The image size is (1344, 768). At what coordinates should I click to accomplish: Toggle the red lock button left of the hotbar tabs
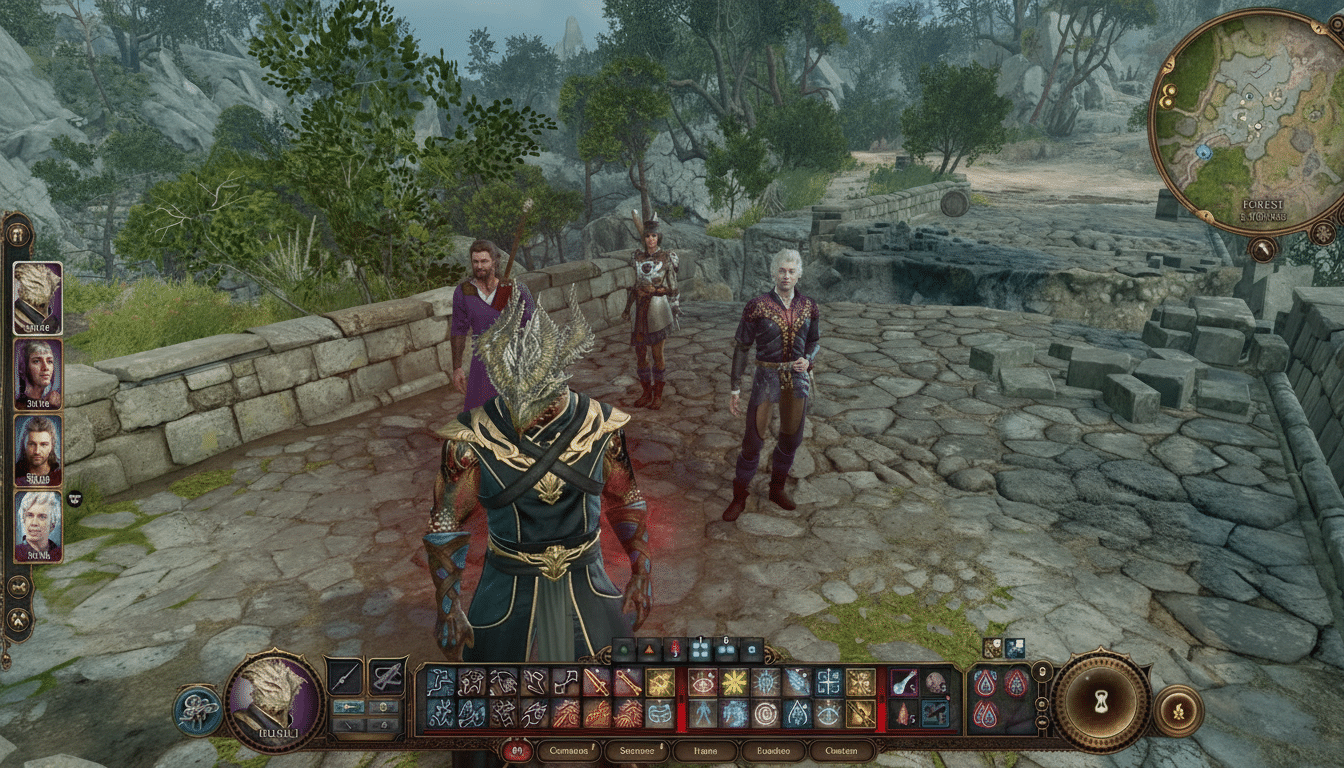[x=516, y=748]
